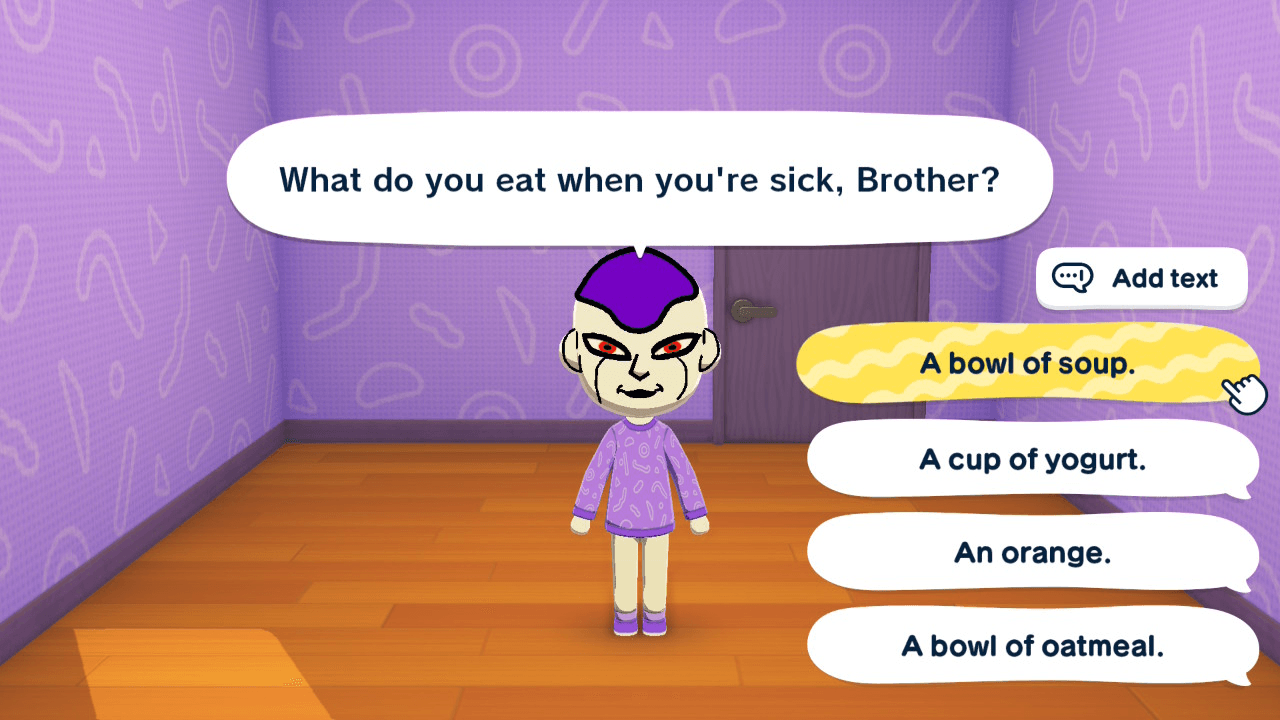Click the word Brother in the question bubble
Viewport: 1280px width, 720px height.
(920, 180)
